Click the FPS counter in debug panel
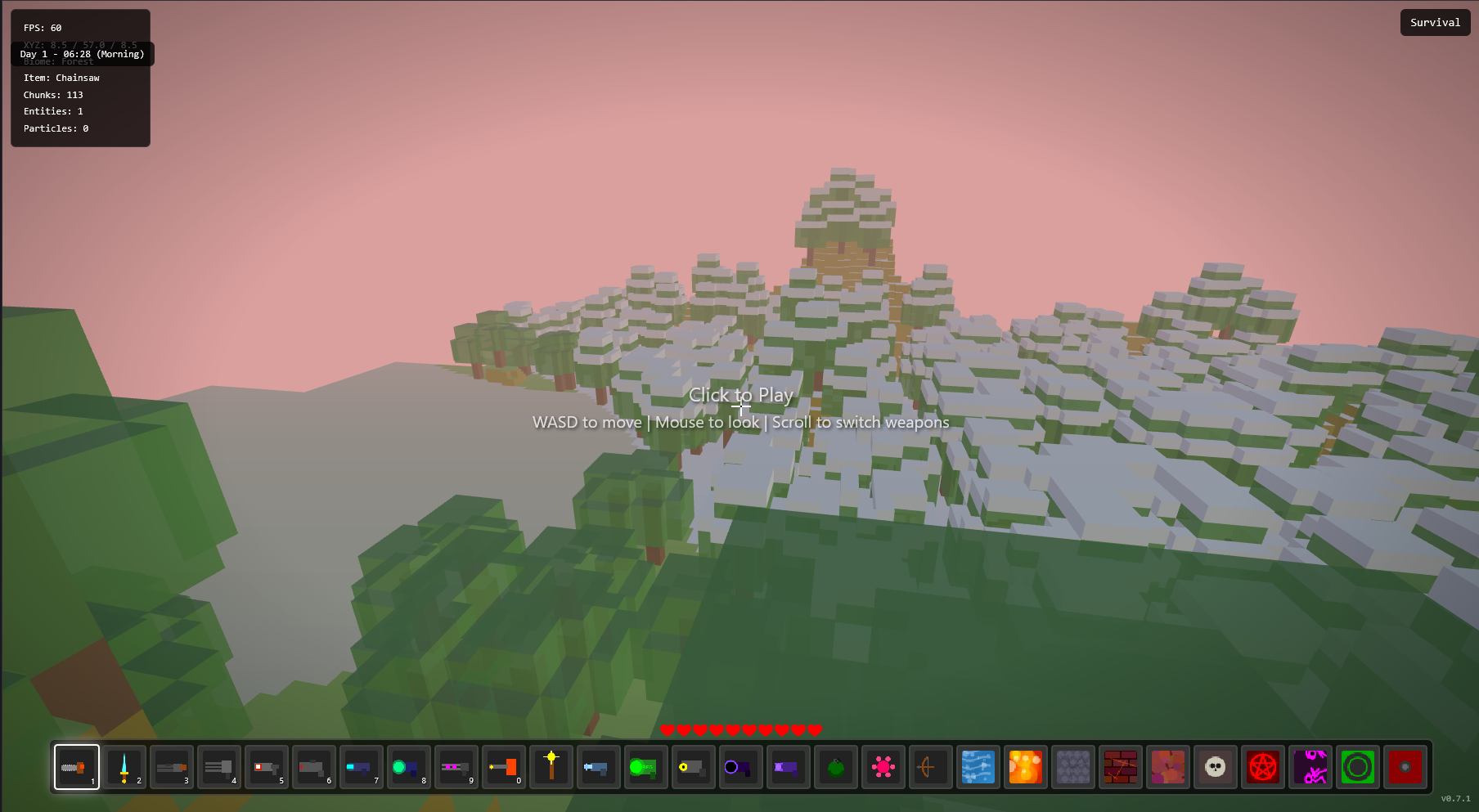 41,27
